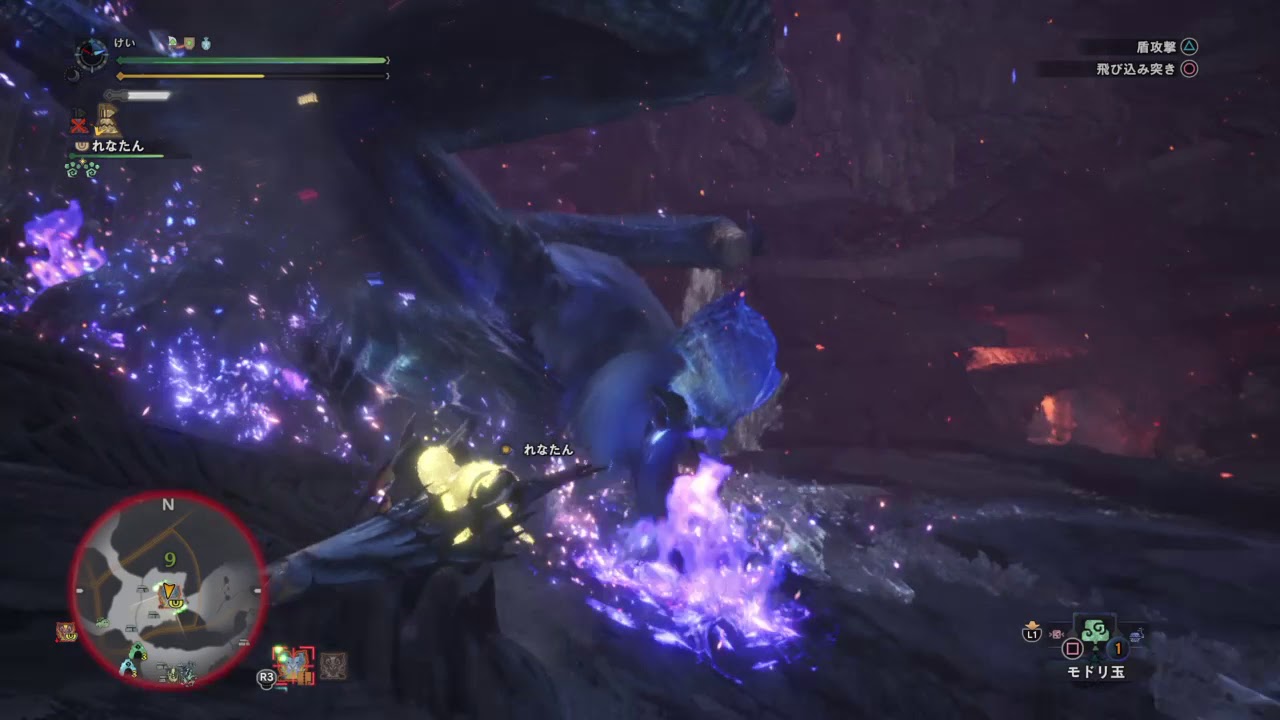Viewport: 1280px width, 720px height.
Task: Click the slinger ammo icon beside the item bar
Action: [x=1057, y=634]
